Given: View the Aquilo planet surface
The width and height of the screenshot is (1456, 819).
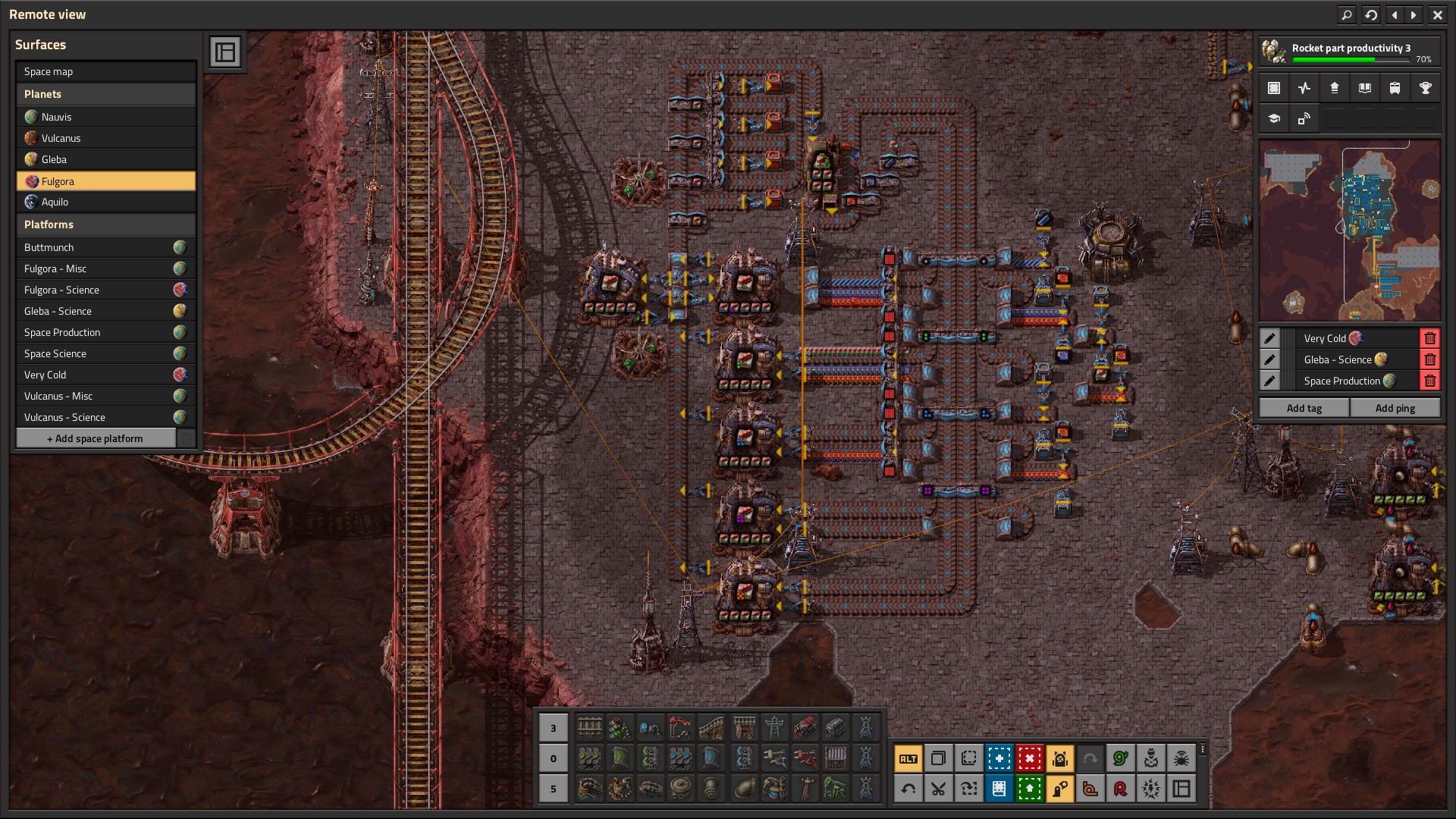Looking at the screenshot, I should point(105,202).
